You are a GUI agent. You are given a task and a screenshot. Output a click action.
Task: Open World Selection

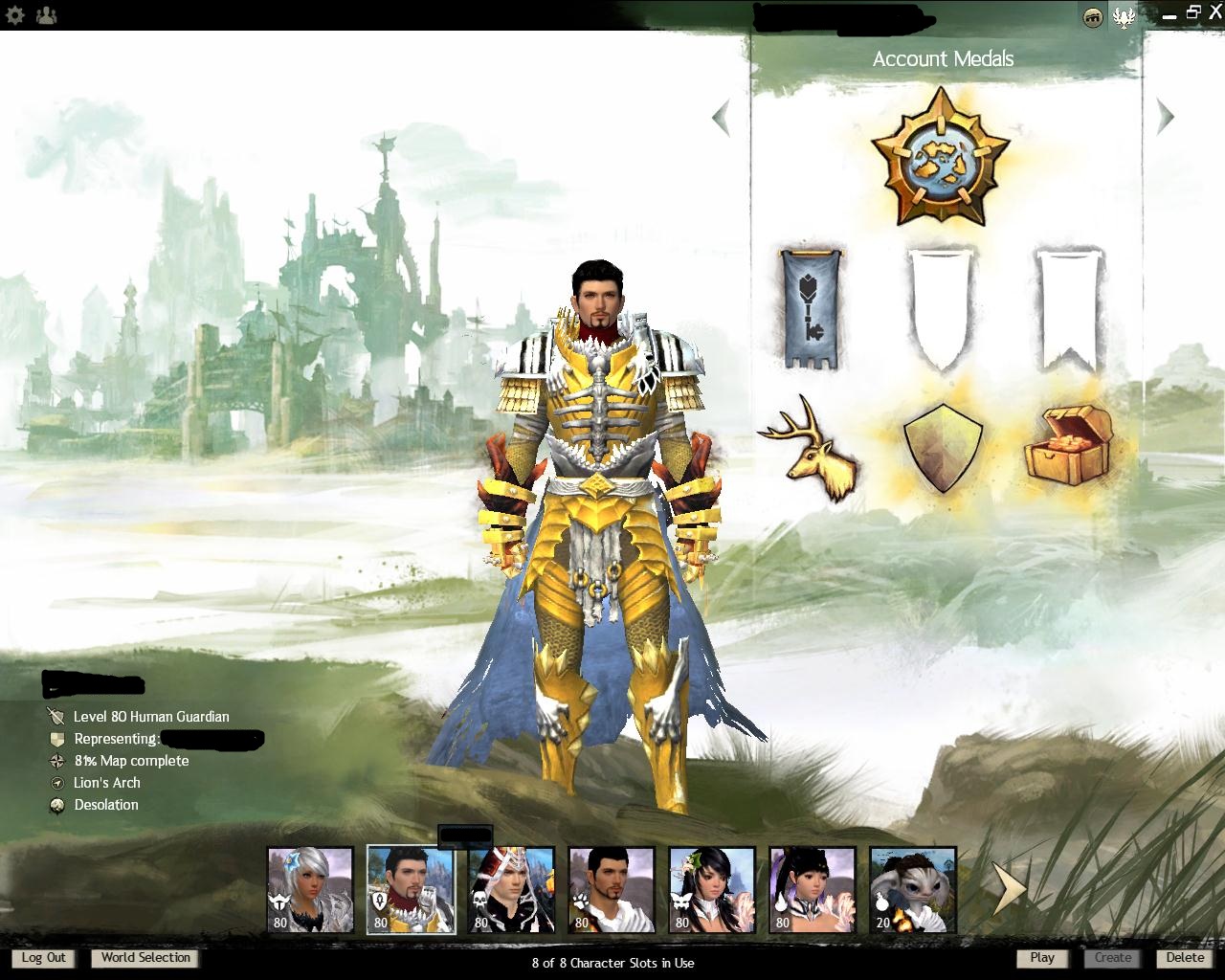click(x=145, y=957)
